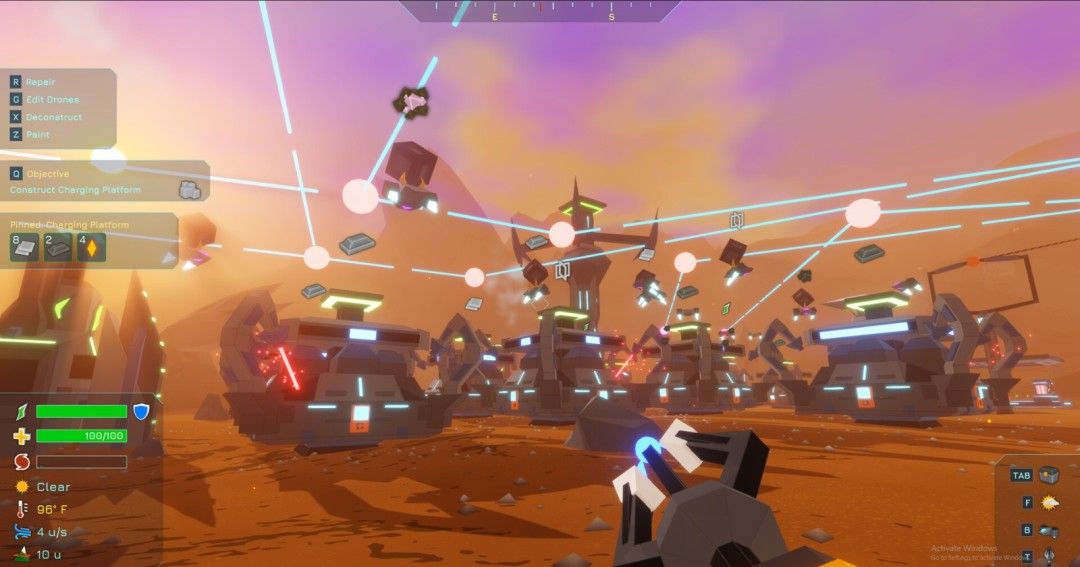Select the Repair action in the tool list
This screenshot has width=1080, height=567.
point(41,82)
